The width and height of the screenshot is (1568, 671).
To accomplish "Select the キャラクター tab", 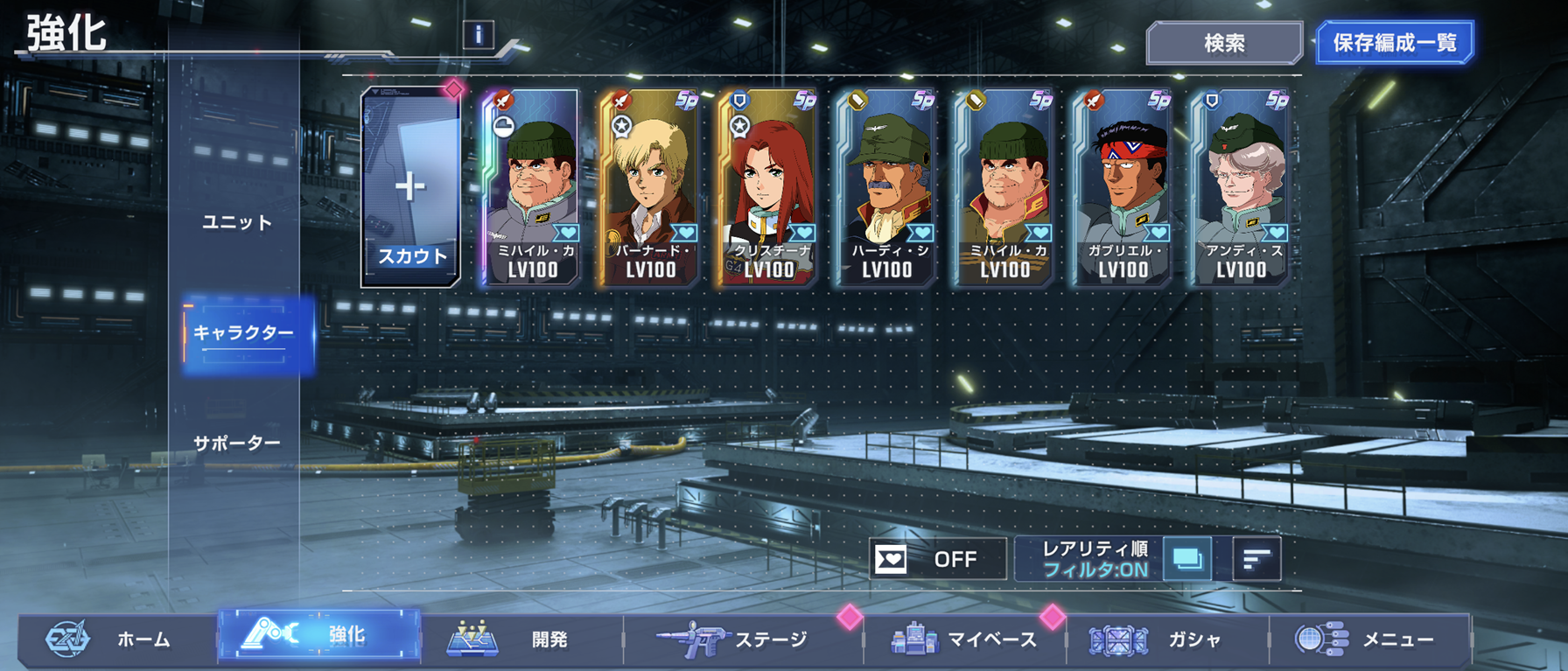I will click(x=244, y=333).
